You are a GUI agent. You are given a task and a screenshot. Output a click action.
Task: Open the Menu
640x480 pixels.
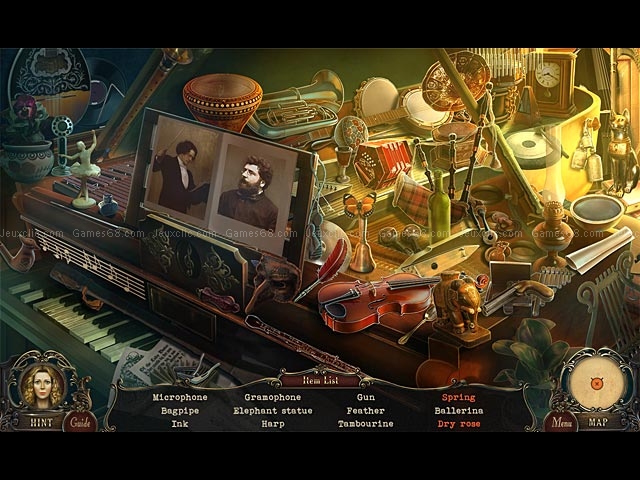[x=560, y=422]
